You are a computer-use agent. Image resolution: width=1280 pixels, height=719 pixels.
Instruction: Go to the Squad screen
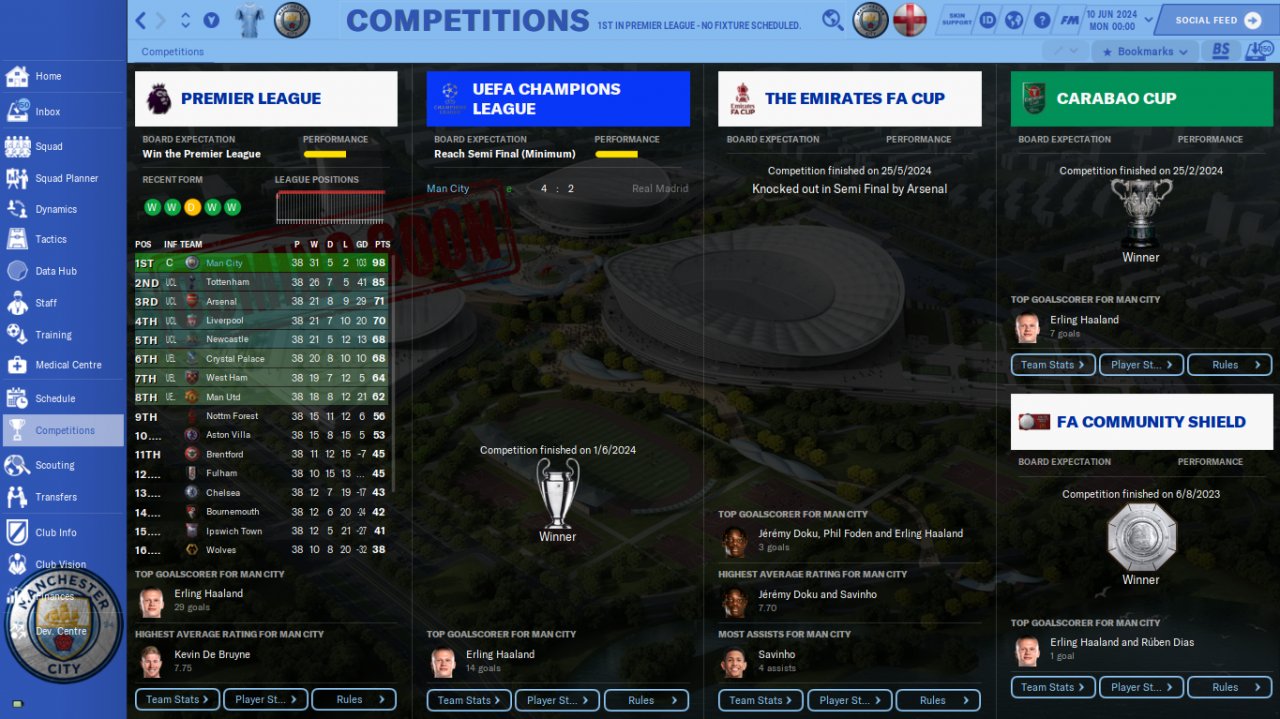(48, 146)
